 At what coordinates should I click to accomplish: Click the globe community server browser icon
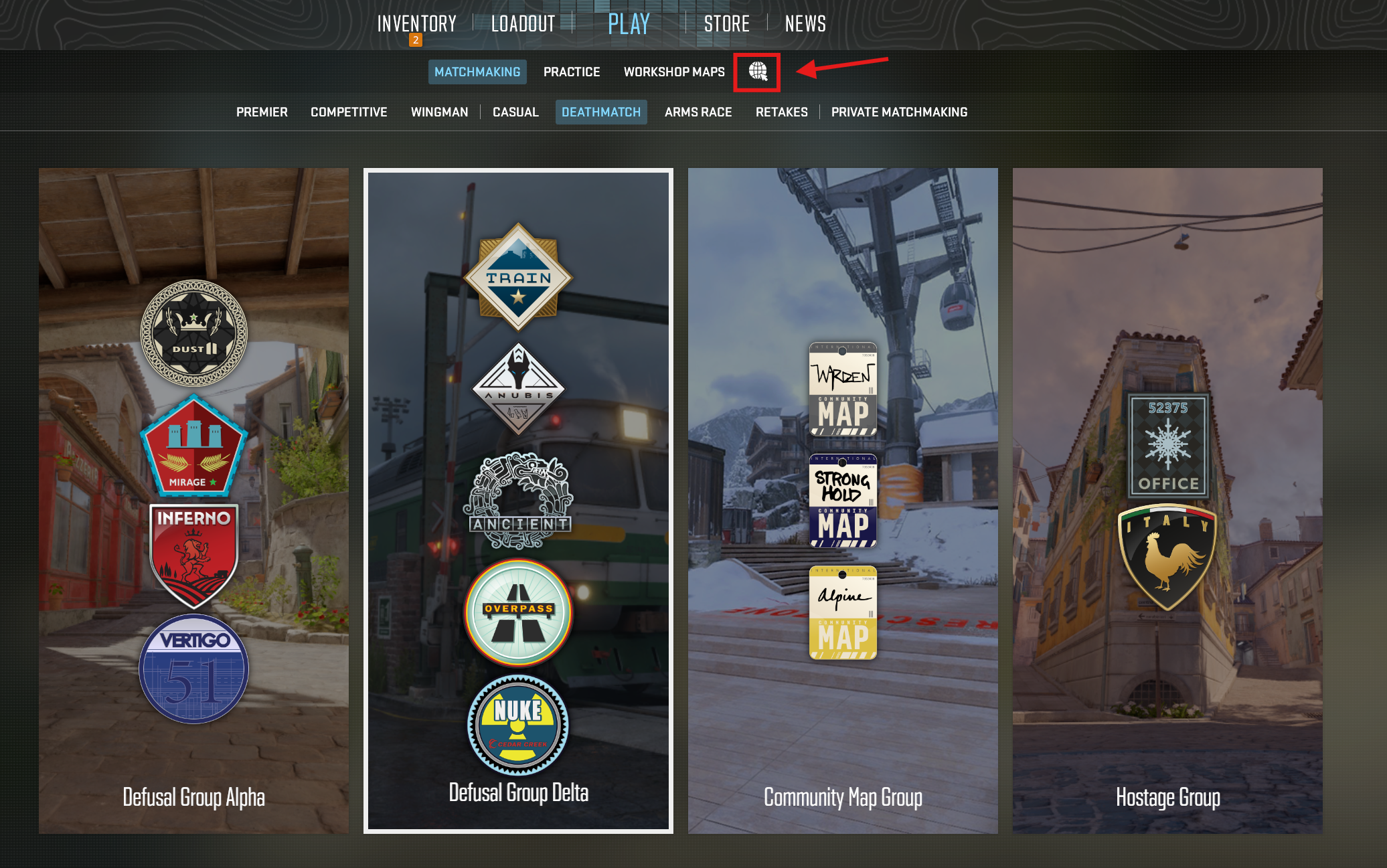[x=757, y=72]
